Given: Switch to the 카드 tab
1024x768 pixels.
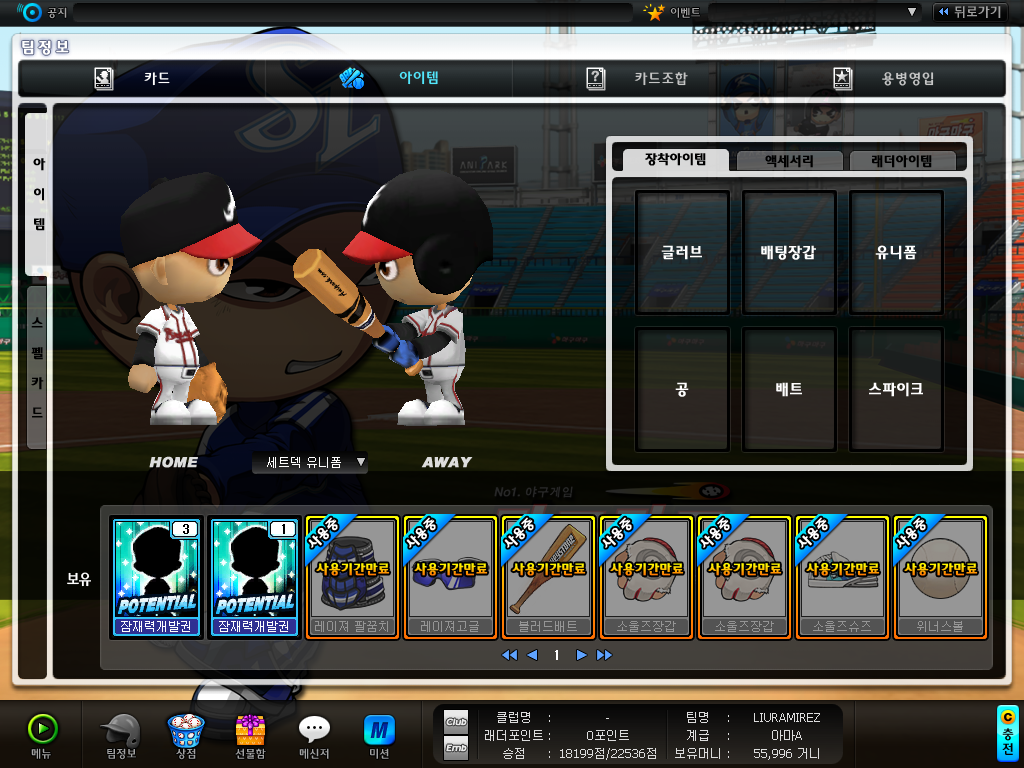Looking at the screenshot, I should (141, 78).
